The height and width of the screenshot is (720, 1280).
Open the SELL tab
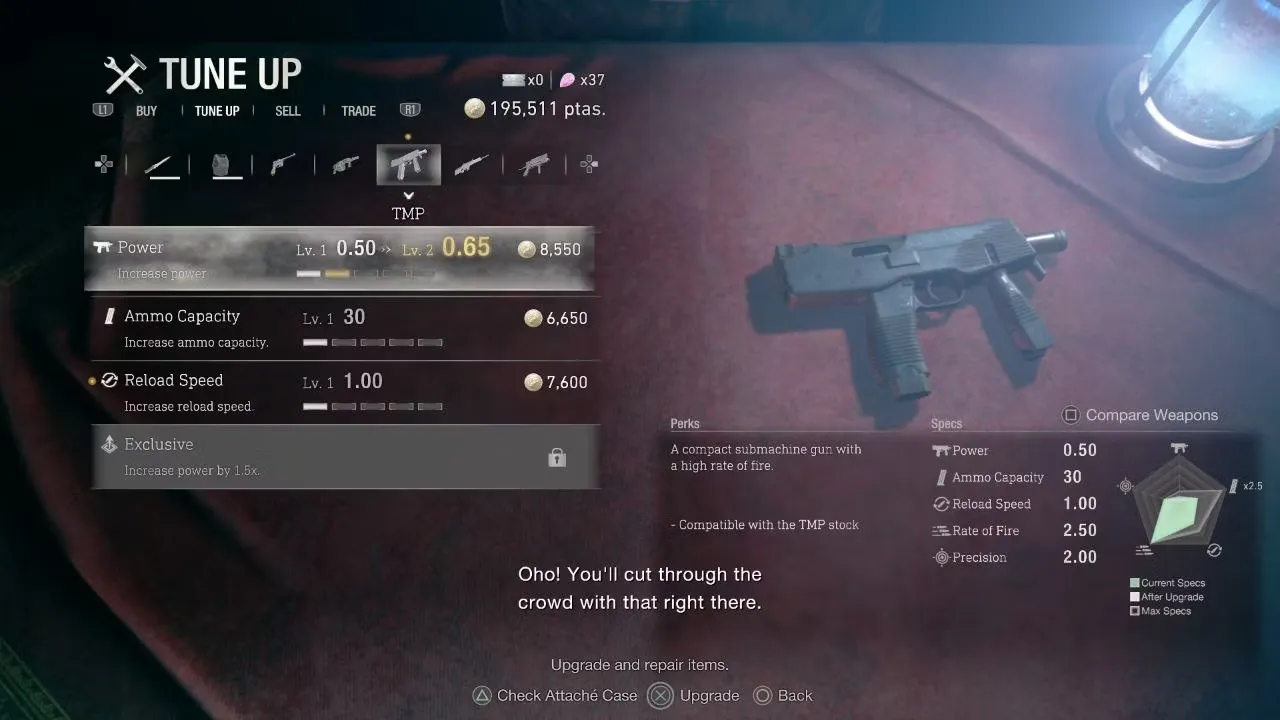(x=288, y=111)
